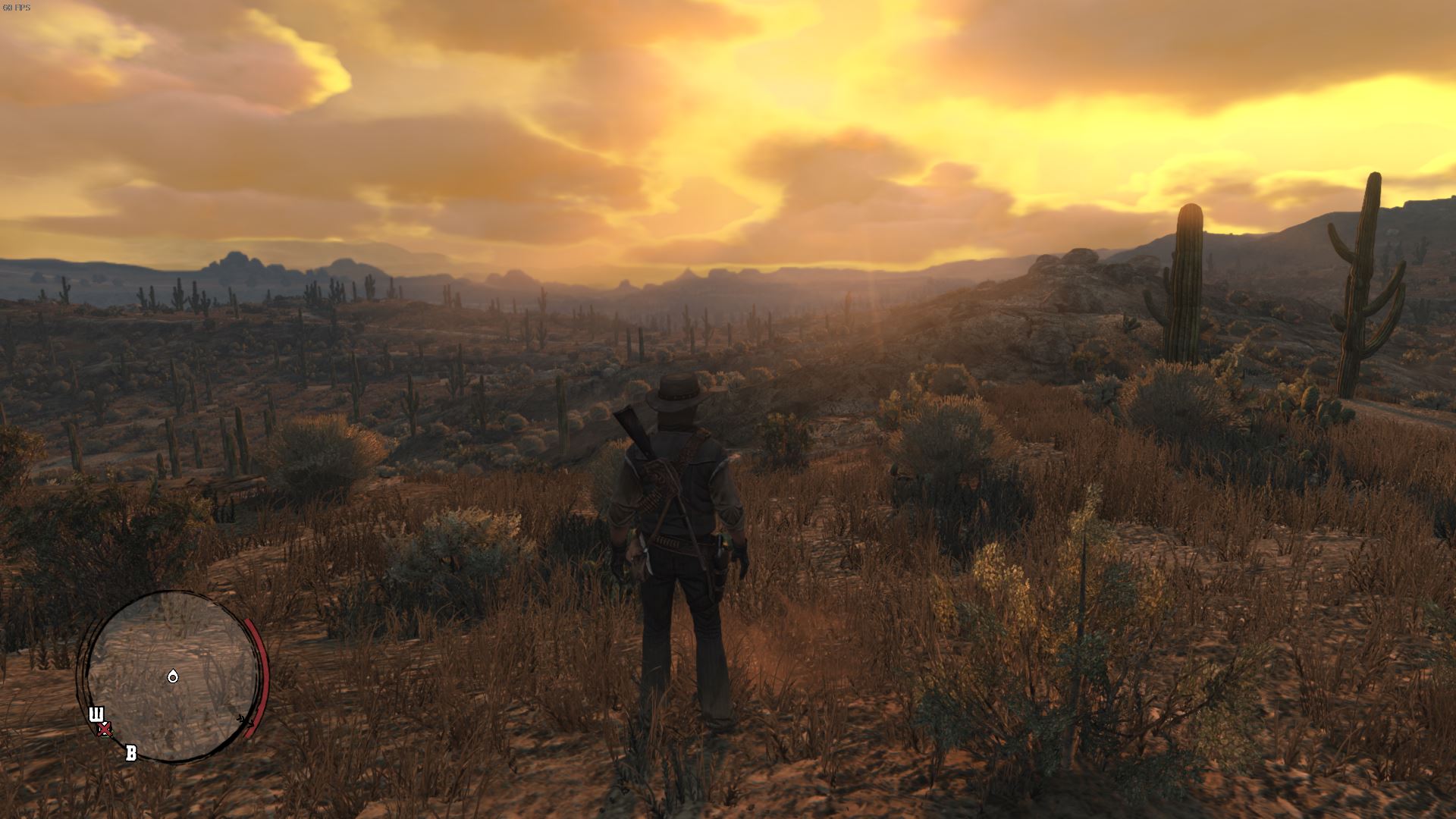The width and height of the screenshot is (1456, 819).
Task: Click the double-arrow rider marker on the minimap edge
Action: pyautogui.click(x=246, y=721)
